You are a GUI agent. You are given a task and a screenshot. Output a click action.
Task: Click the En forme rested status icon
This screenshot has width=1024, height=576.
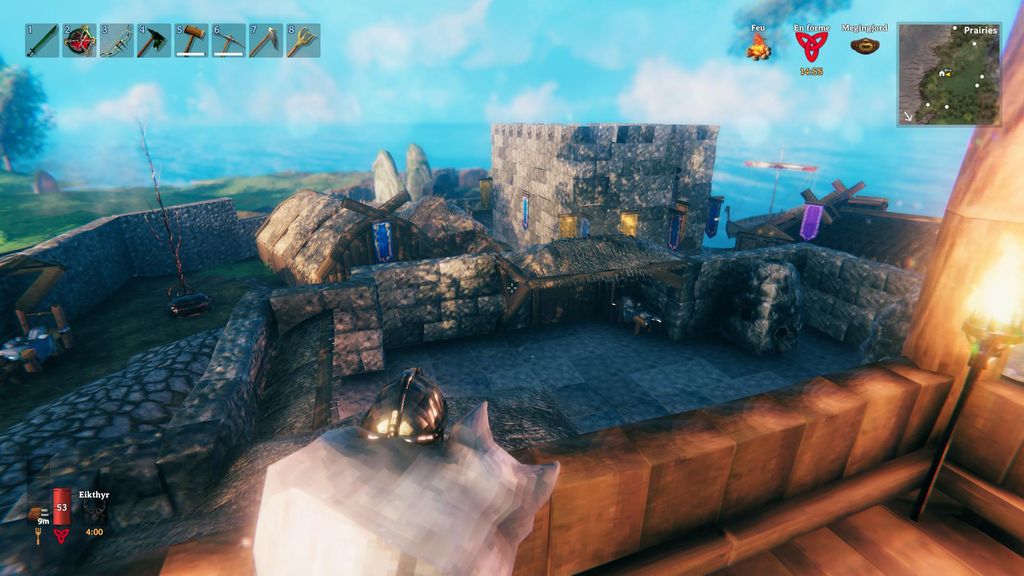(x=811, y=46)
